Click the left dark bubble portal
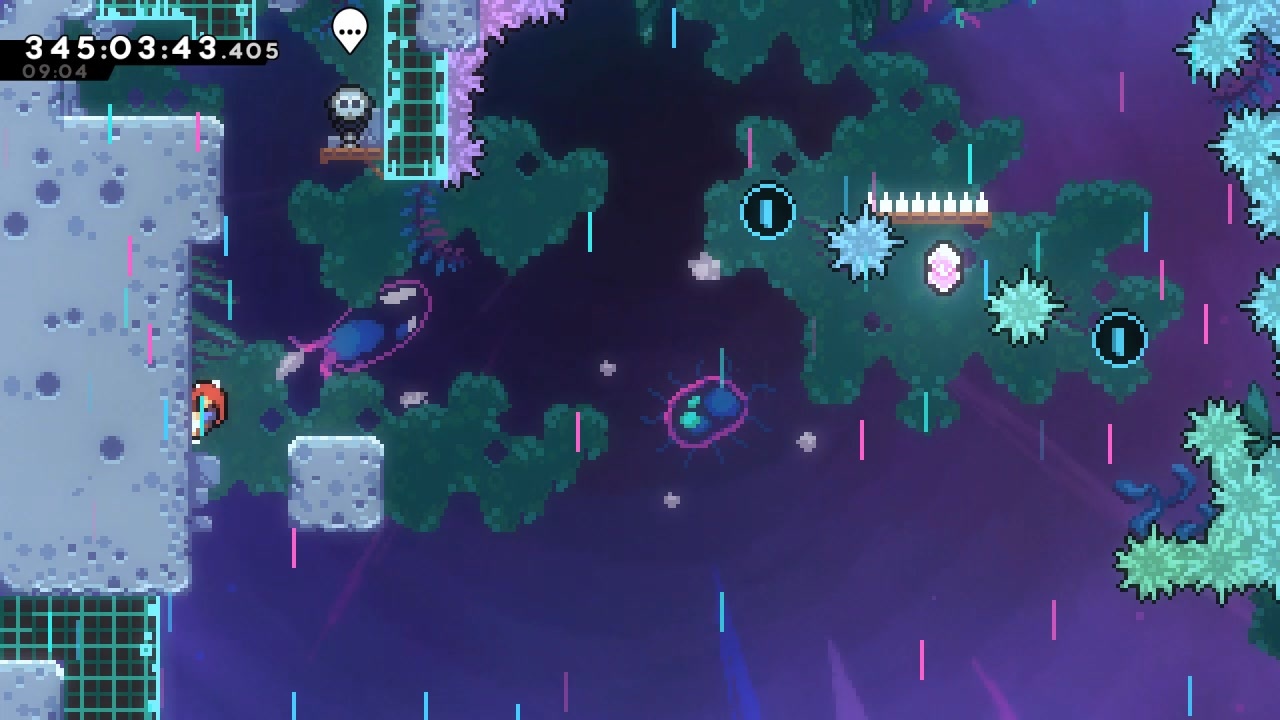The height and width of the screenshot is (720, 1280). point(766,210)
